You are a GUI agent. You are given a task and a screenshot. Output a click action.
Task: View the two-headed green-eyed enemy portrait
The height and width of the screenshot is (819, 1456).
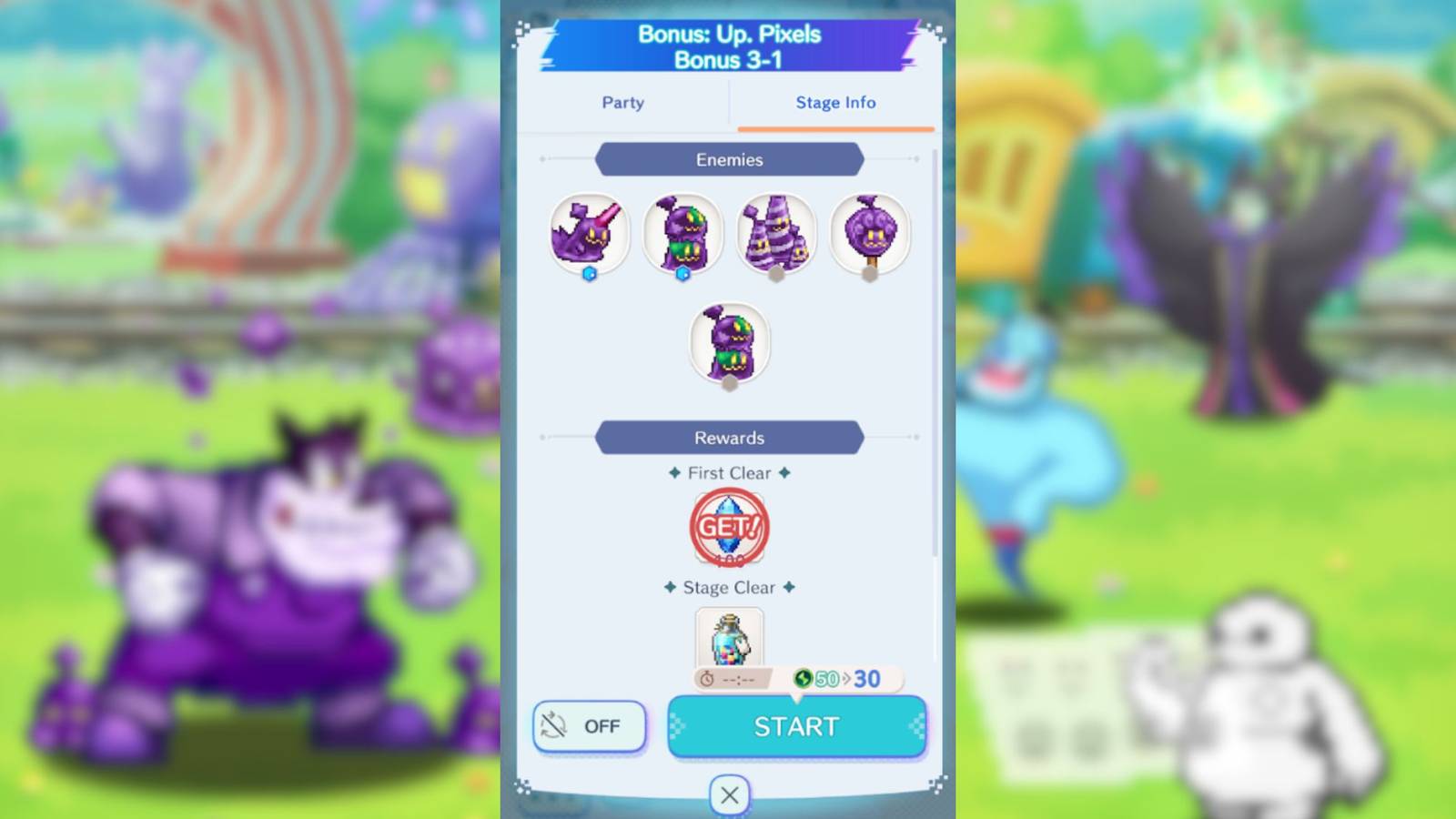tap(682, 233)
